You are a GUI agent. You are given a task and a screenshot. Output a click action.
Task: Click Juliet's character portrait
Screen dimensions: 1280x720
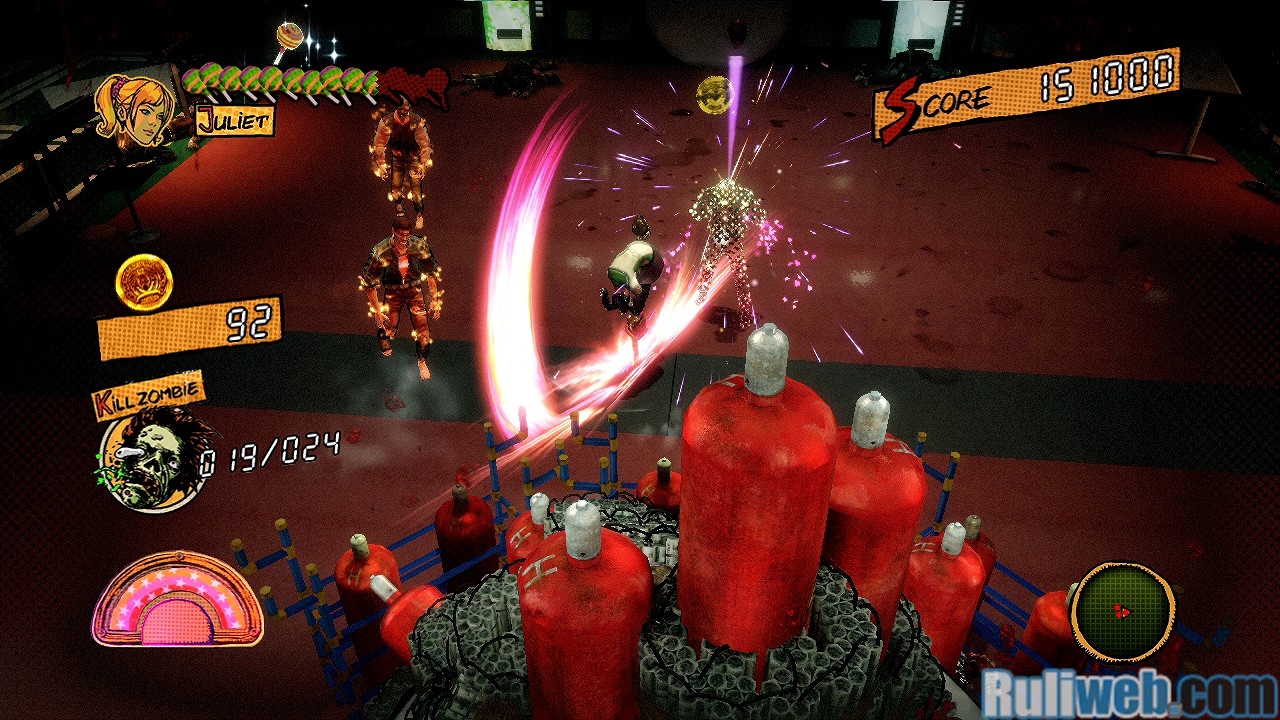[x=133, y=108]
